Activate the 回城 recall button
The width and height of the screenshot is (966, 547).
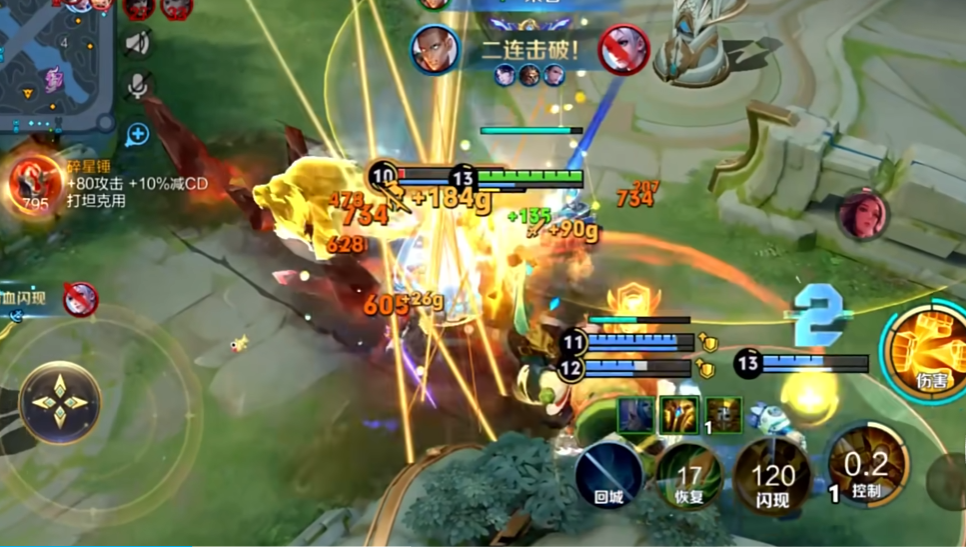609,474
